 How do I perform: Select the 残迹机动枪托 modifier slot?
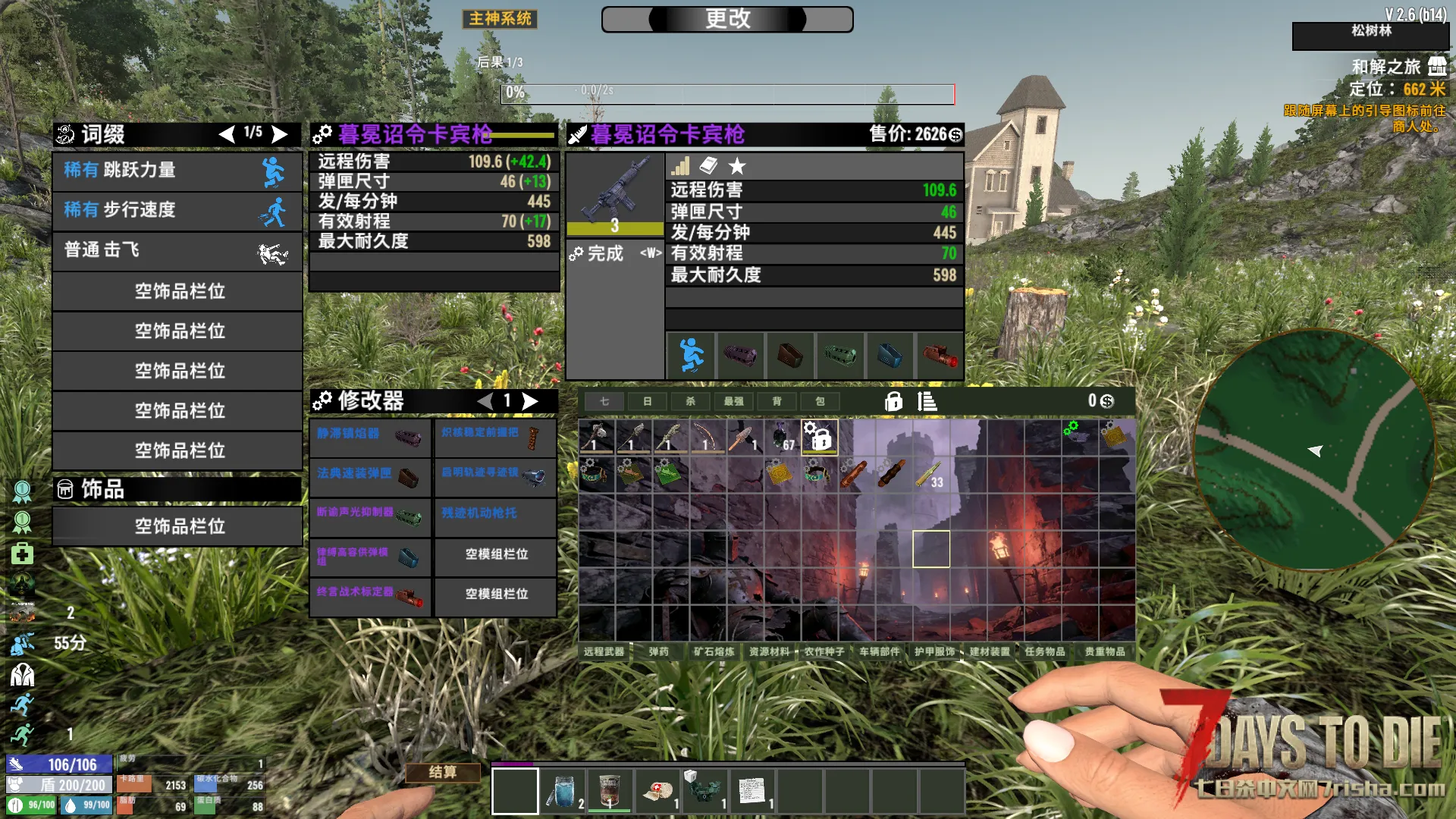[x=495, y=515]
